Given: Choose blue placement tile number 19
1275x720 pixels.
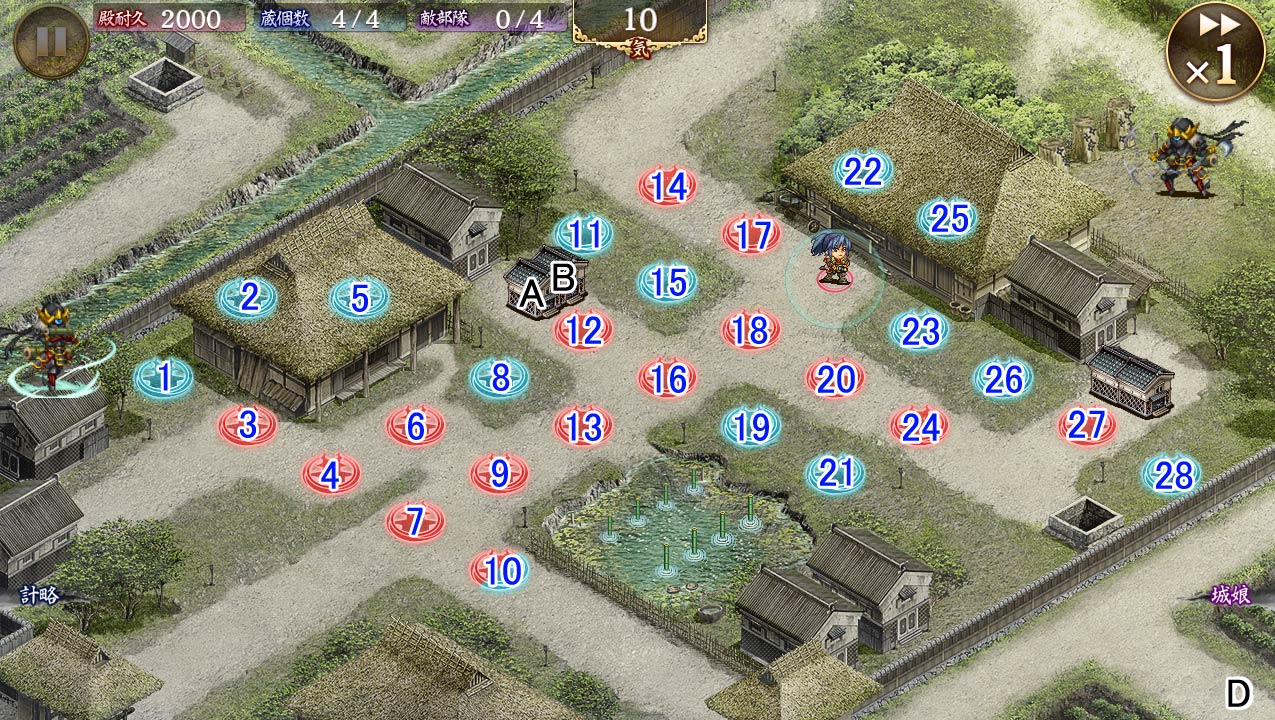Looking at the screenshot, I should coord(751,427).
